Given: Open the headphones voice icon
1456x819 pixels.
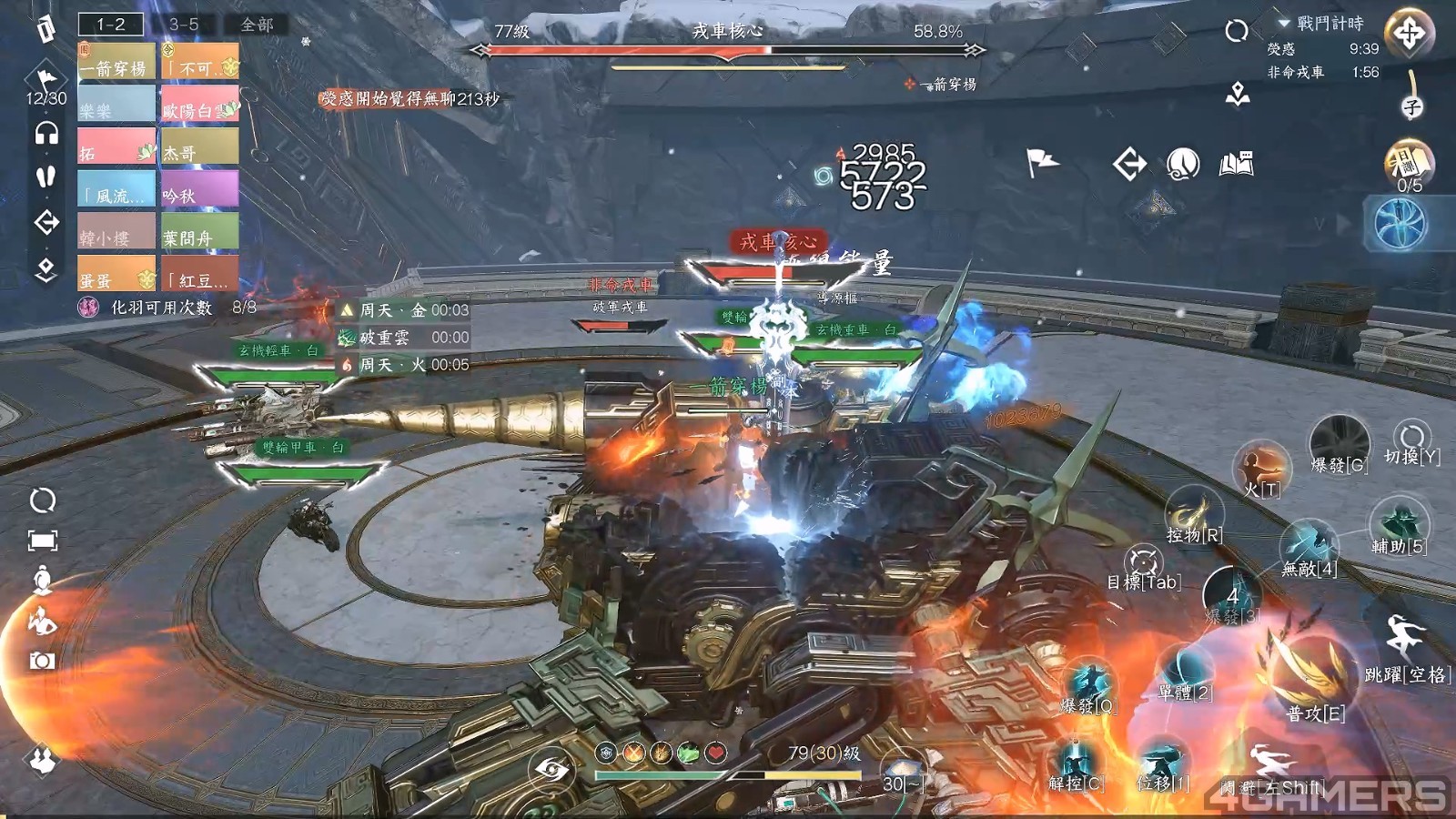Looking at the screenshot, I should click(46, 135).
